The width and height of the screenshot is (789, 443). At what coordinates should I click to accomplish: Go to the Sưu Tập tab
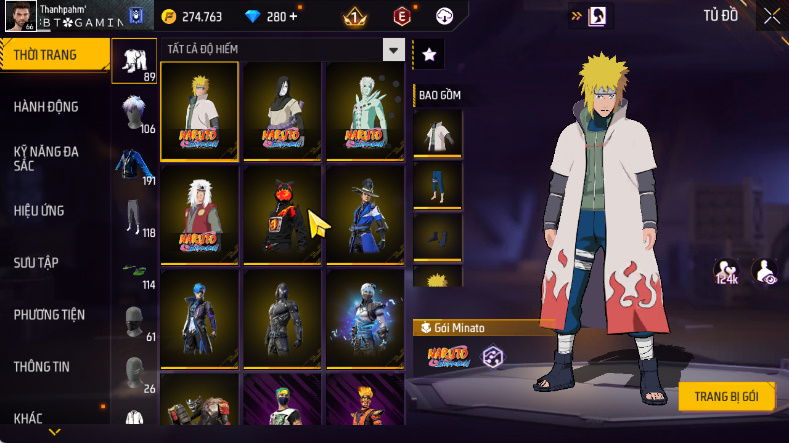[x=37, y=263]
